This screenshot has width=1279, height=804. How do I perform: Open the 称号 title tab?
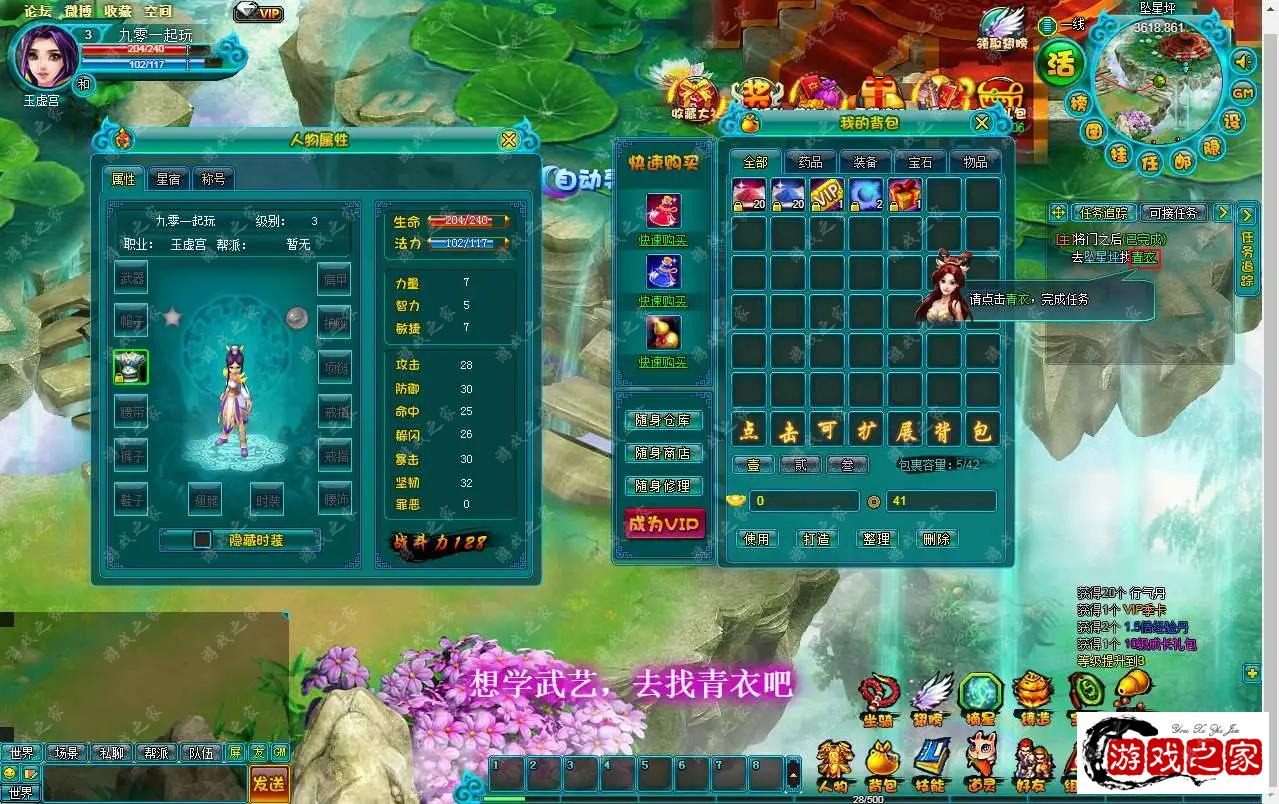(x=213, y=179)
